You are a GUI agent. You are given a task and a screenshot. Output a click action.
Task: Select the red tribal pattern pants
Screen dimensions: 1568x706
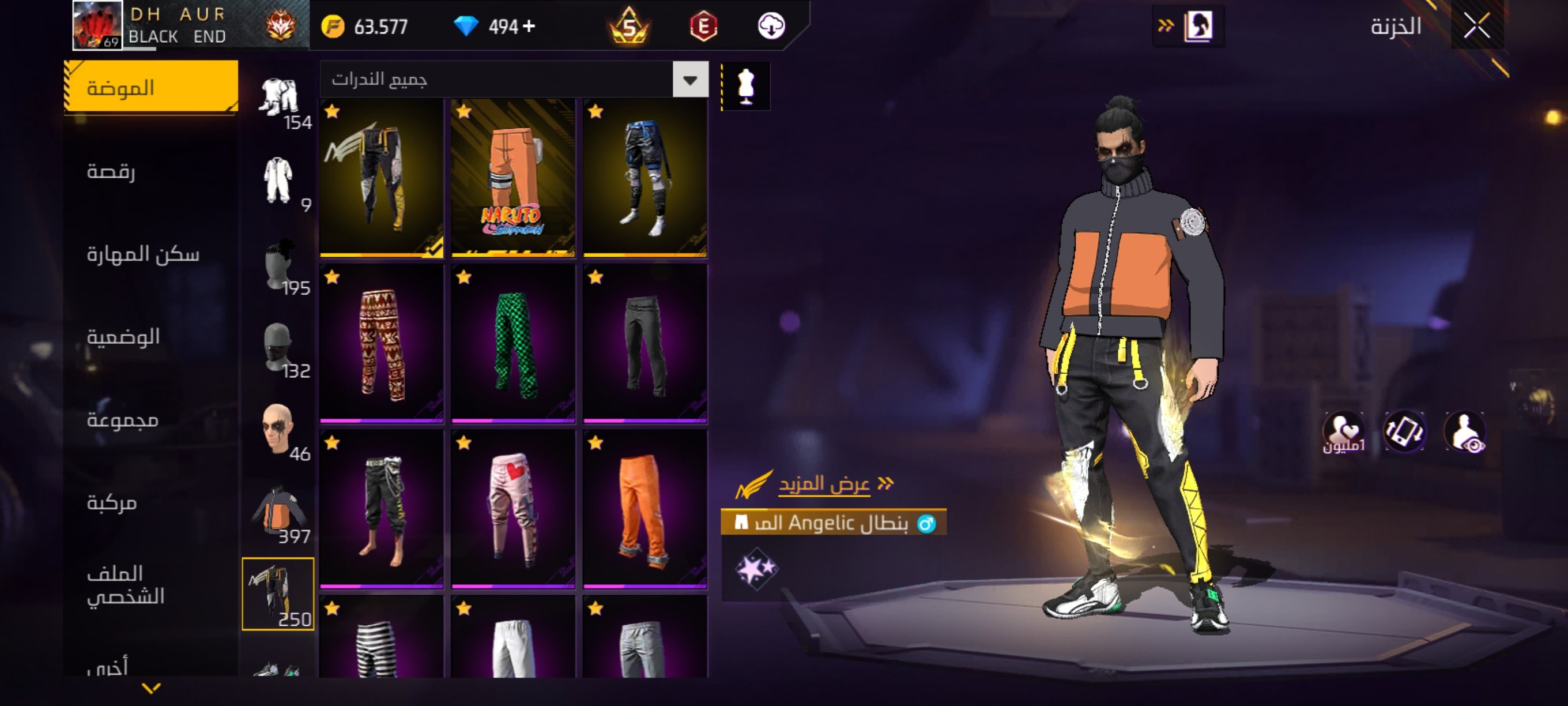click(382, 344)
